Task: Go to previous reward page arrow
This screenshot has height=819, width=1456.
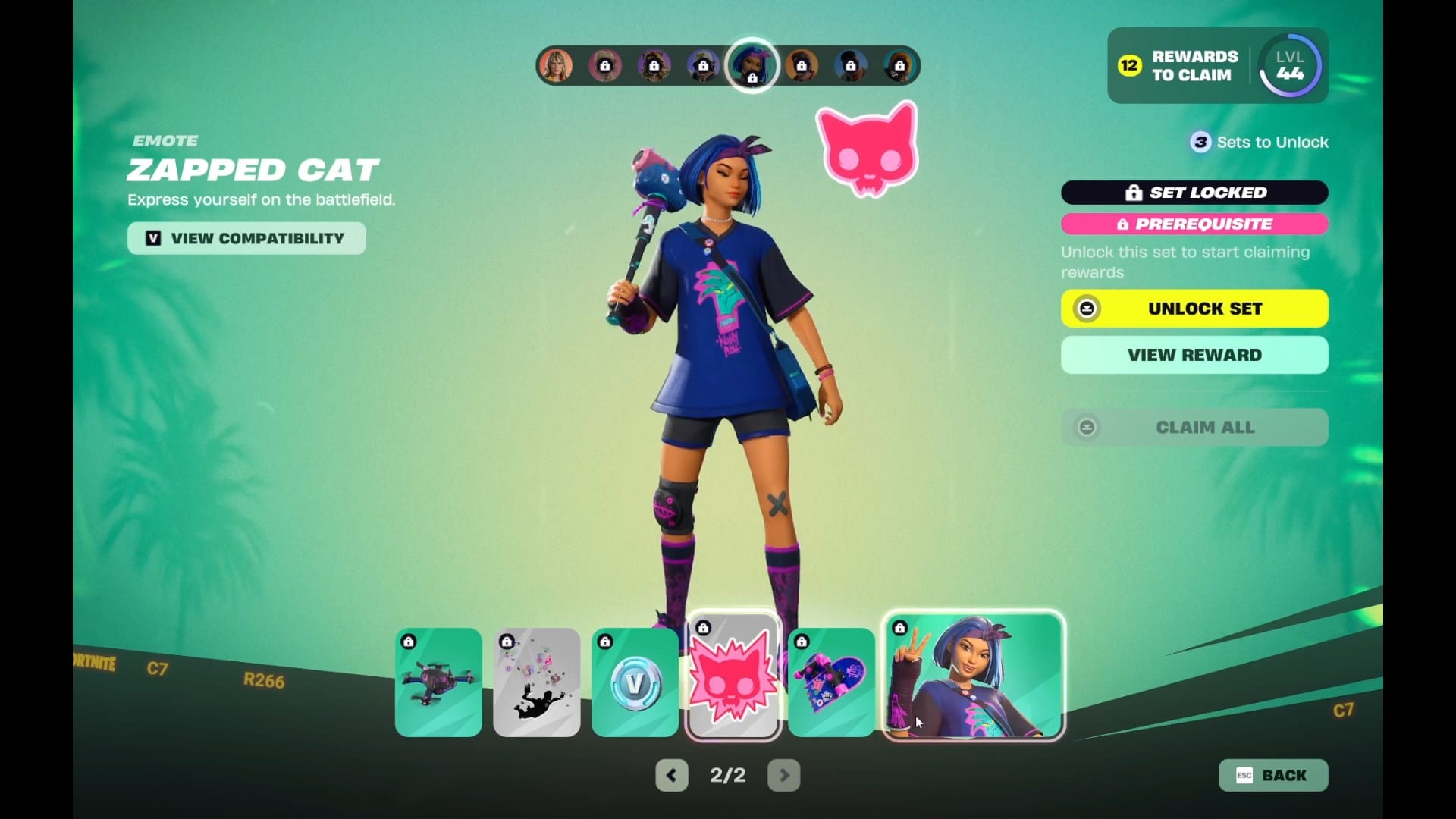Action: [672, 775]
